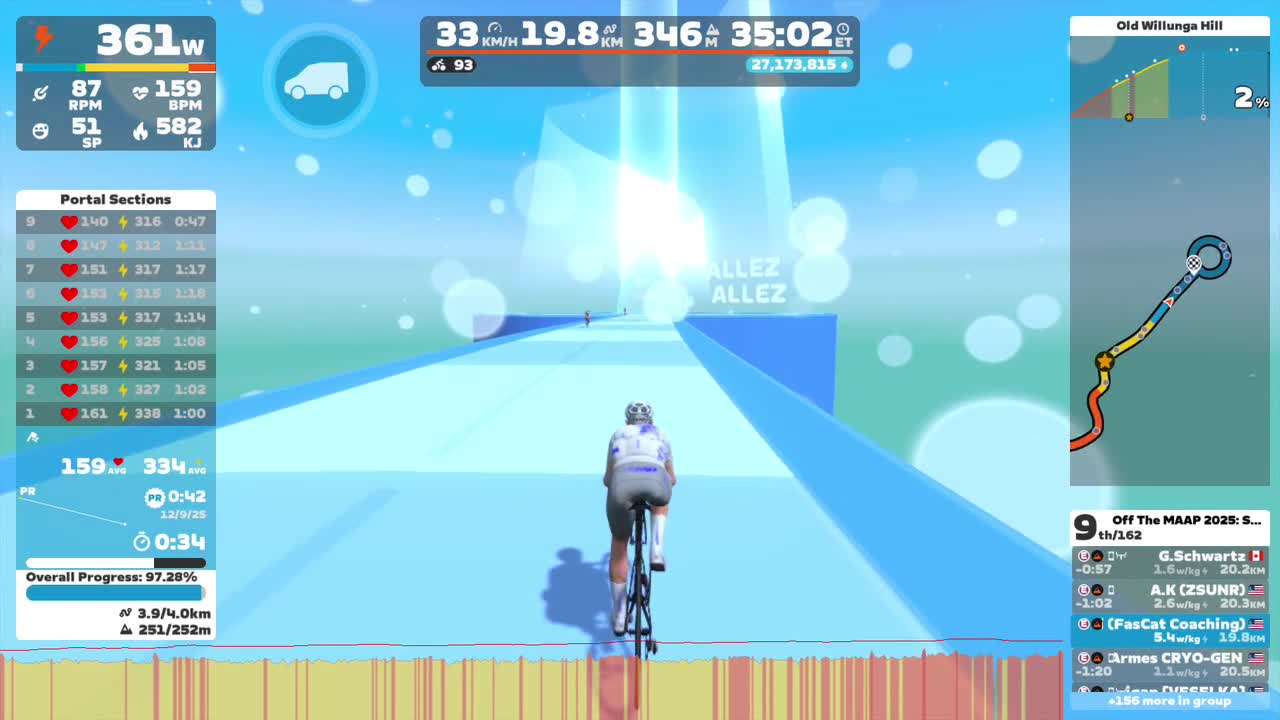This screenshot has width=1280, height=720.
Task: Click the Drops counter arrow
Action: [x=846, y=64]
